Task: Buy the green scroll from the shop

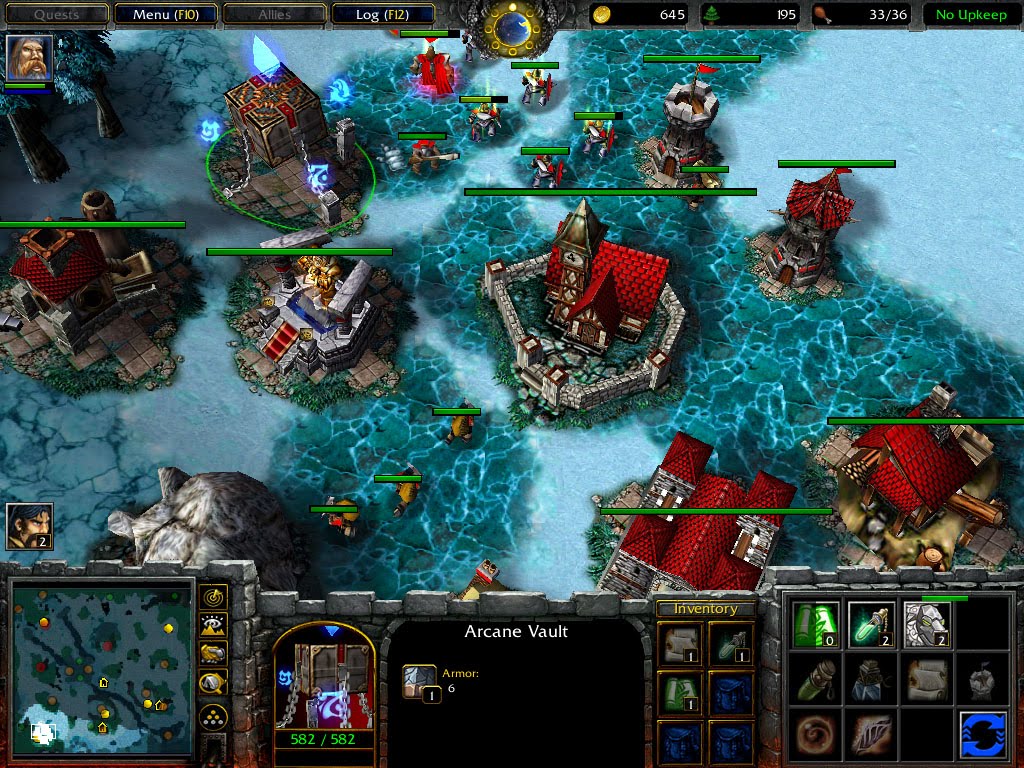Action: pos(815,624)
